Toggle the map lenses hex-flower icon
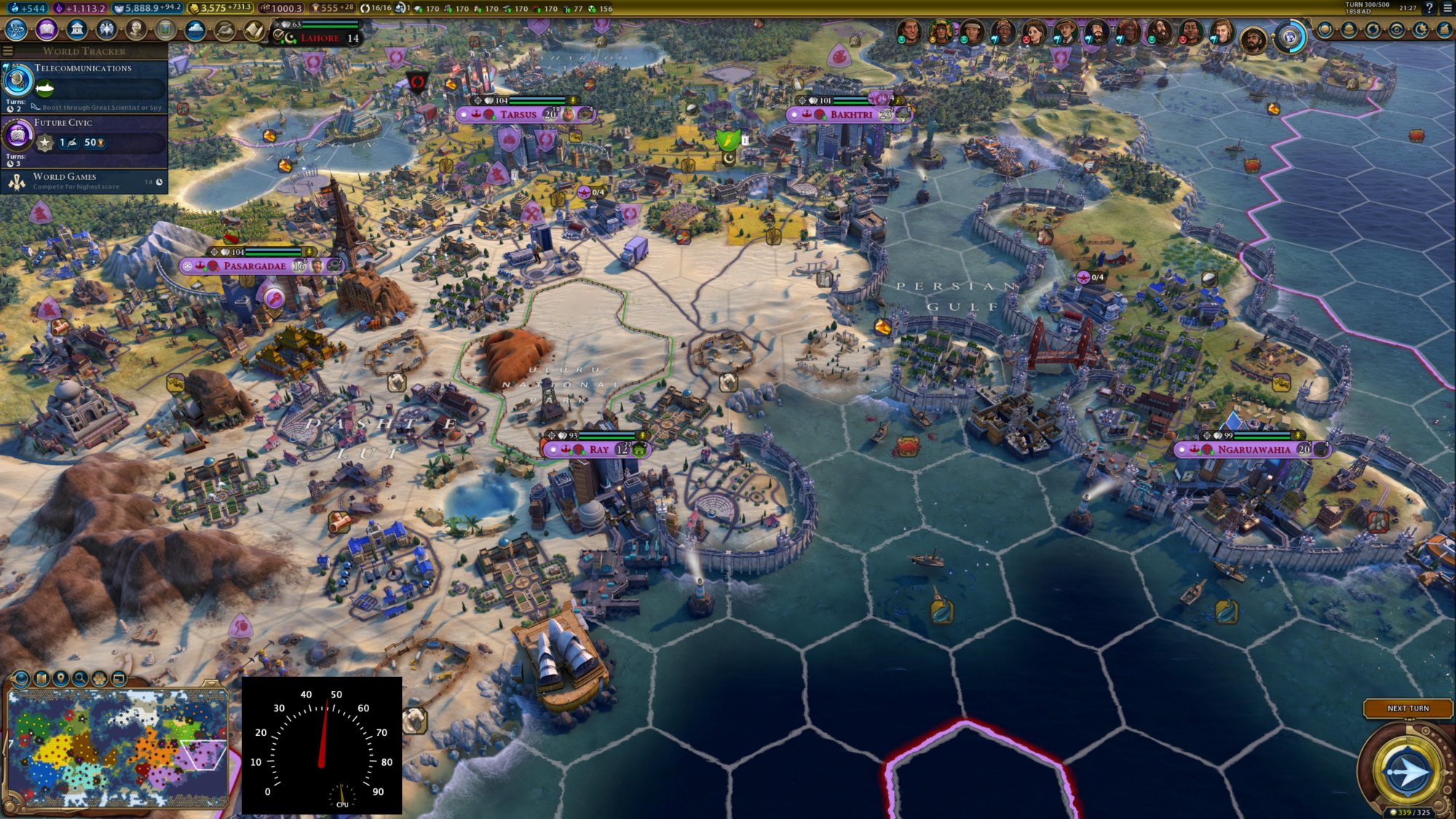This screenshot has height=819, width=1456. click(100, 678)
